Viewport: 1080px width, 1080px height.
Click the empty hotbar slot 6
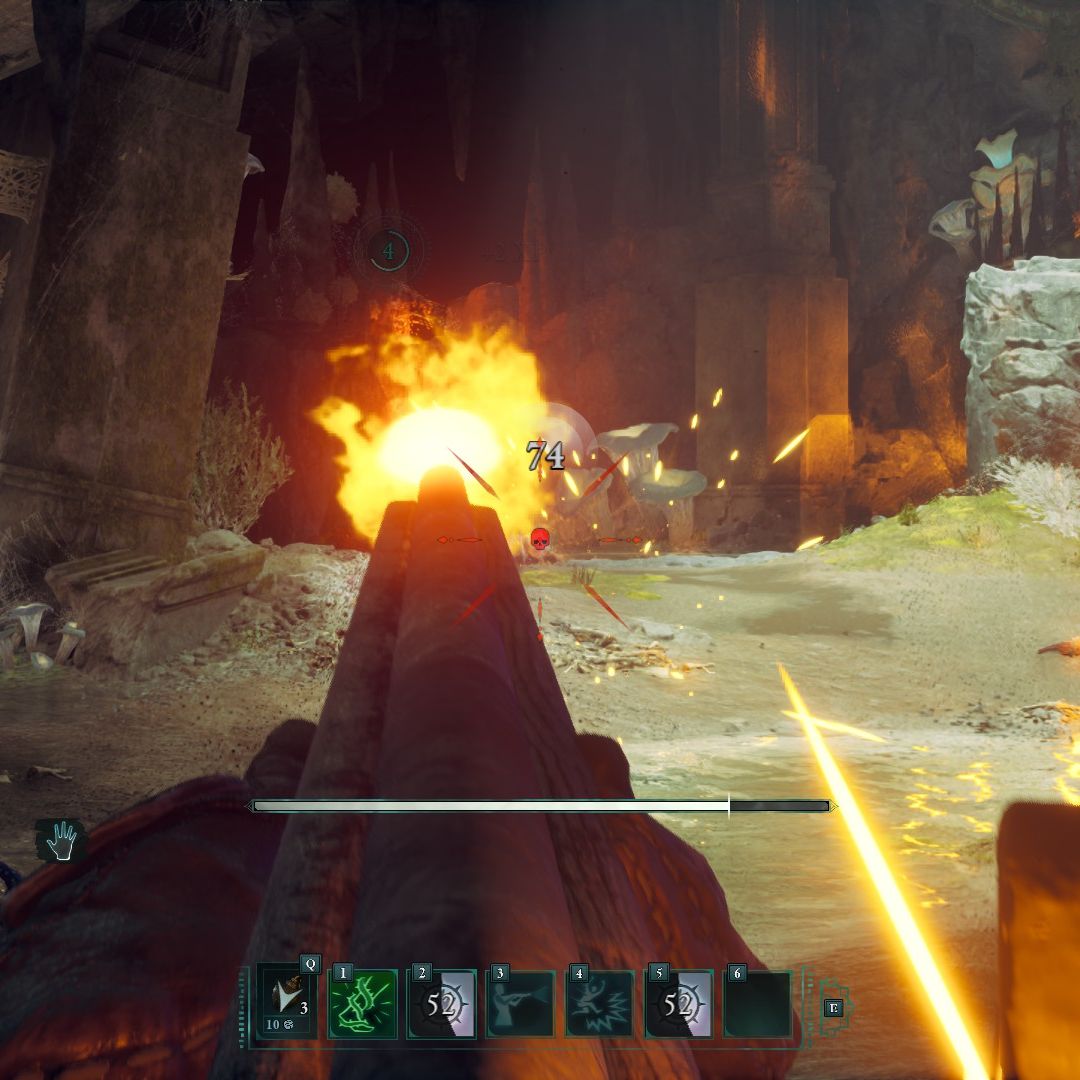(x=757, y=1004)
